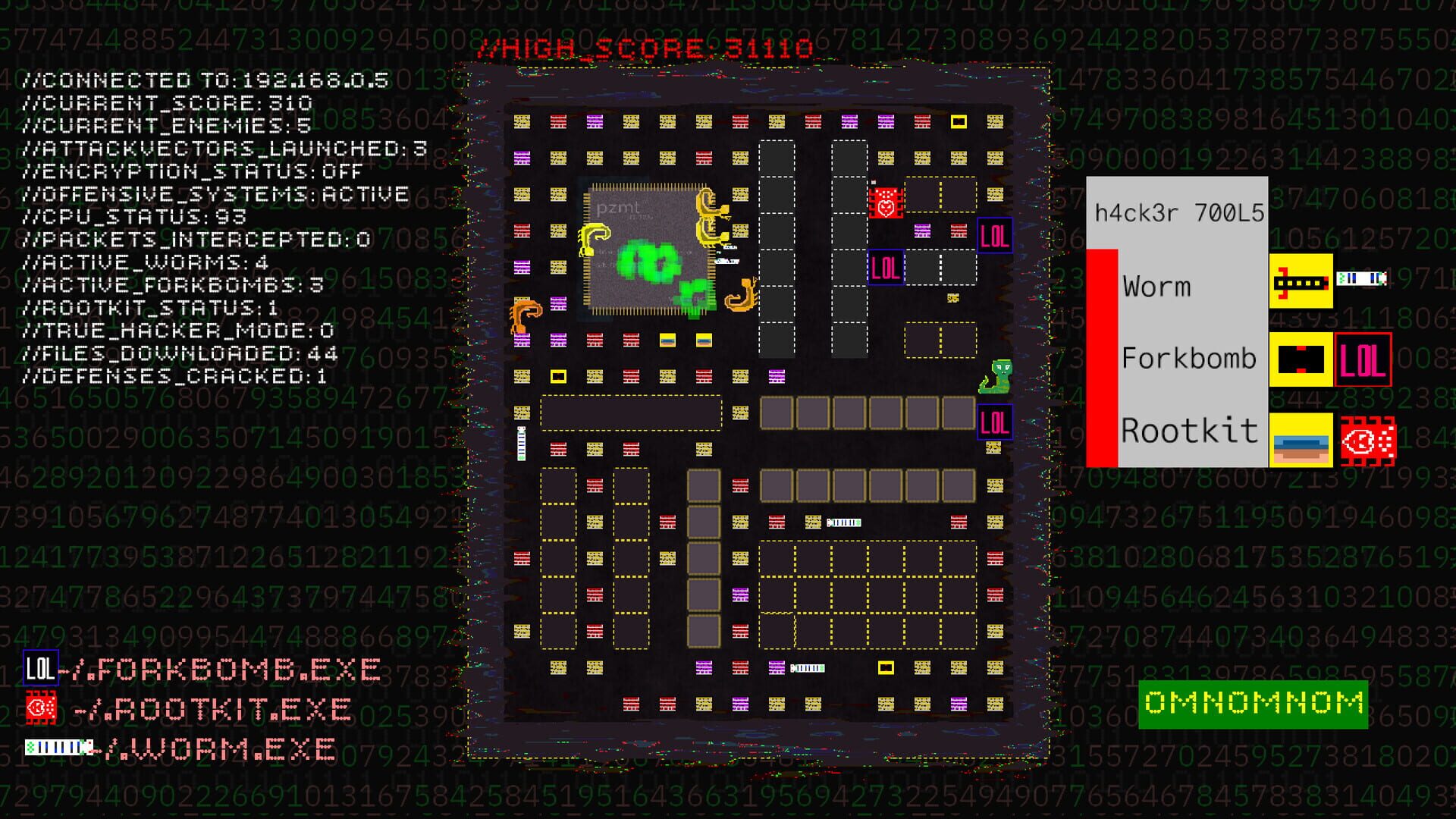Click the red heart rootkit enemy in the maze
The width and height of the screenshot is (1456, 819).
click(885, 203)
